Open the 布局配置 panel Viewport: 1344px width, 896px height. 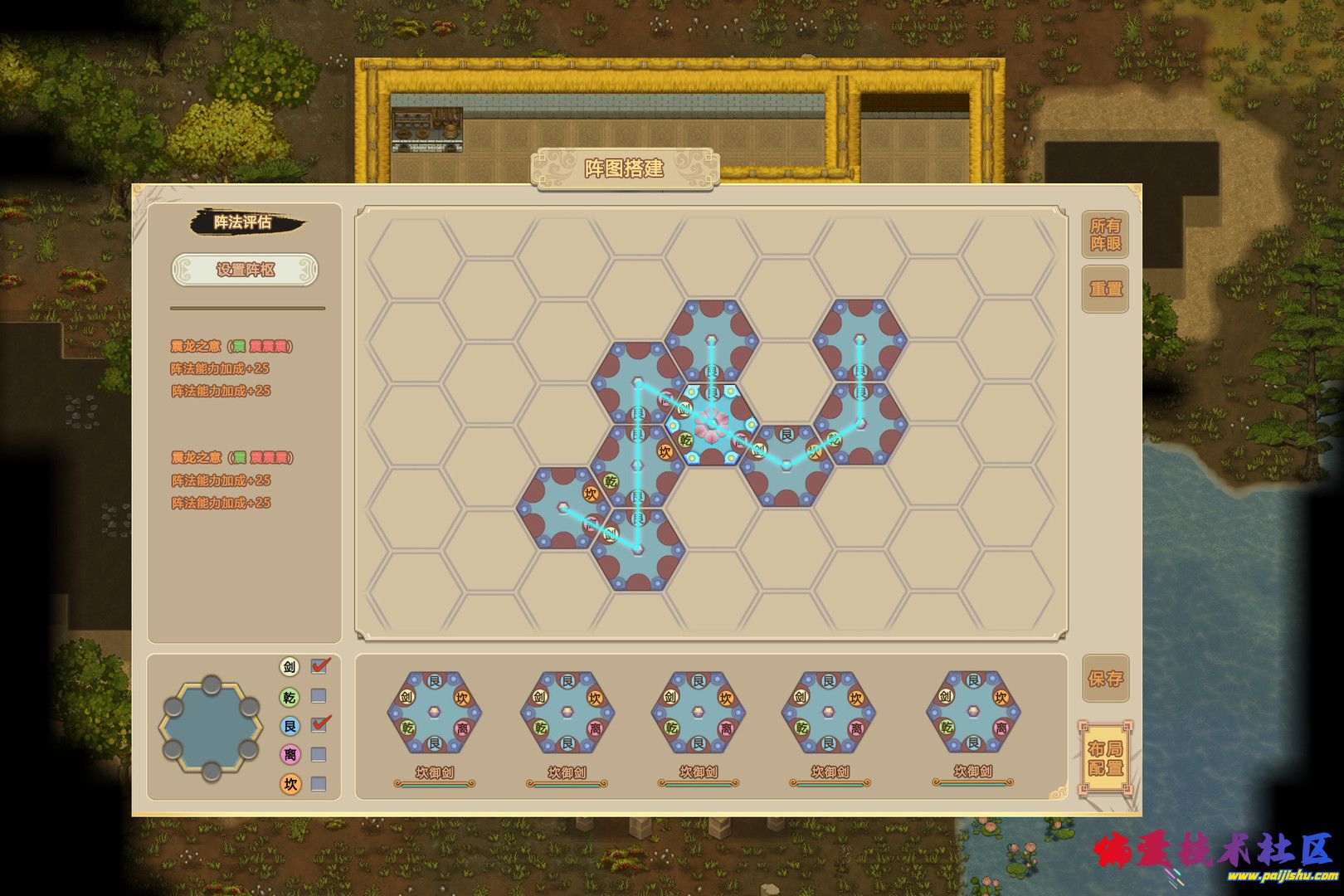click(1105, 759)
